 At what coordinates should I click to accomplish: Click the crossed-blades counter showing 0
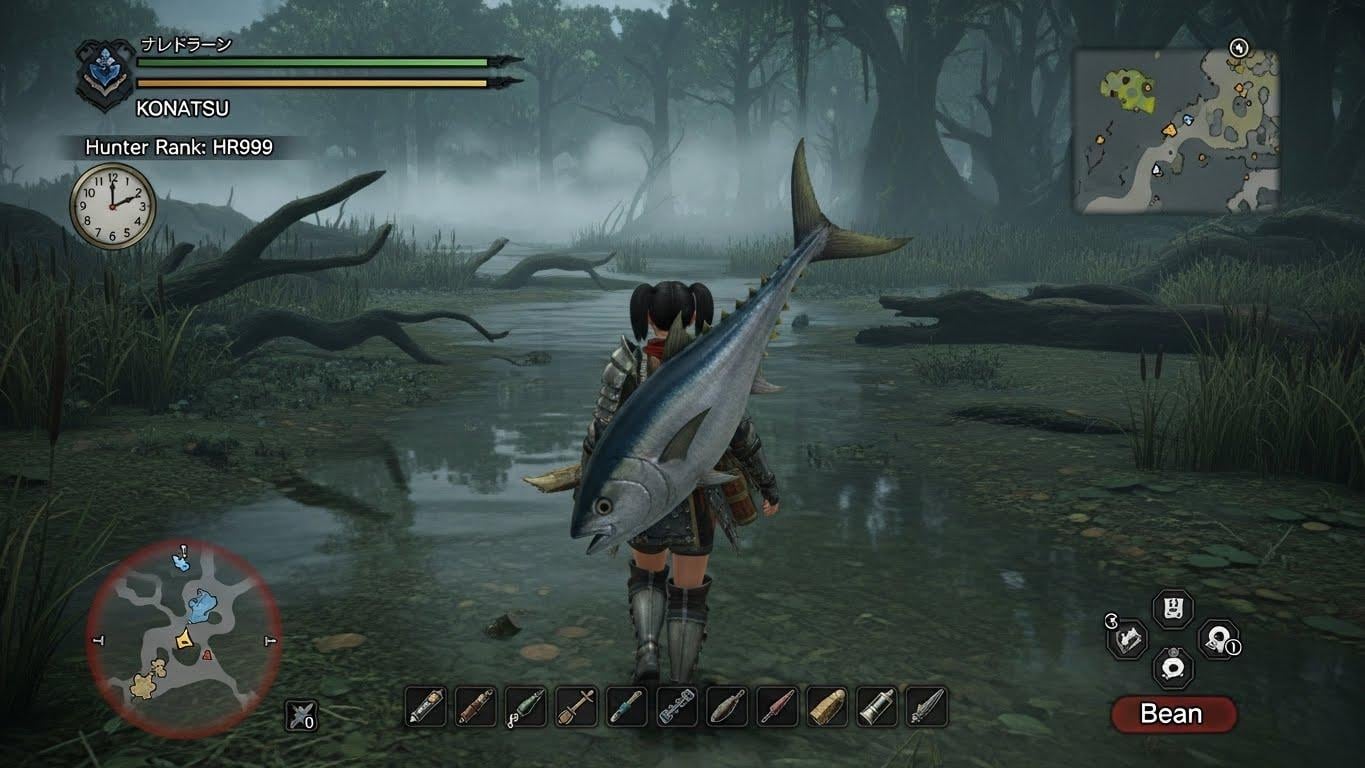[300, 714]
